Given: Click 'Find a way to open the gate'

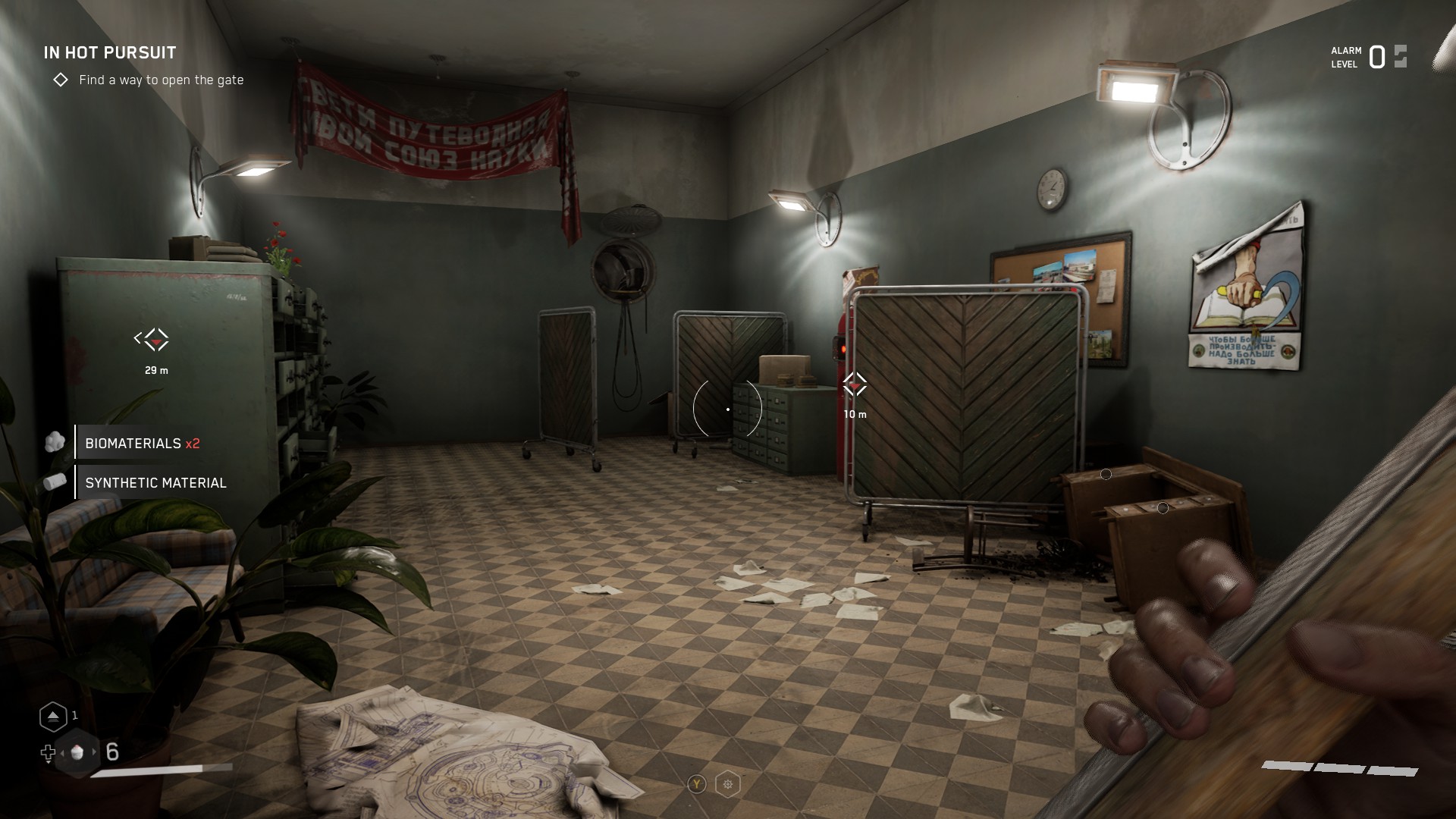Looking at the screenshot, I should click(162, 80).
